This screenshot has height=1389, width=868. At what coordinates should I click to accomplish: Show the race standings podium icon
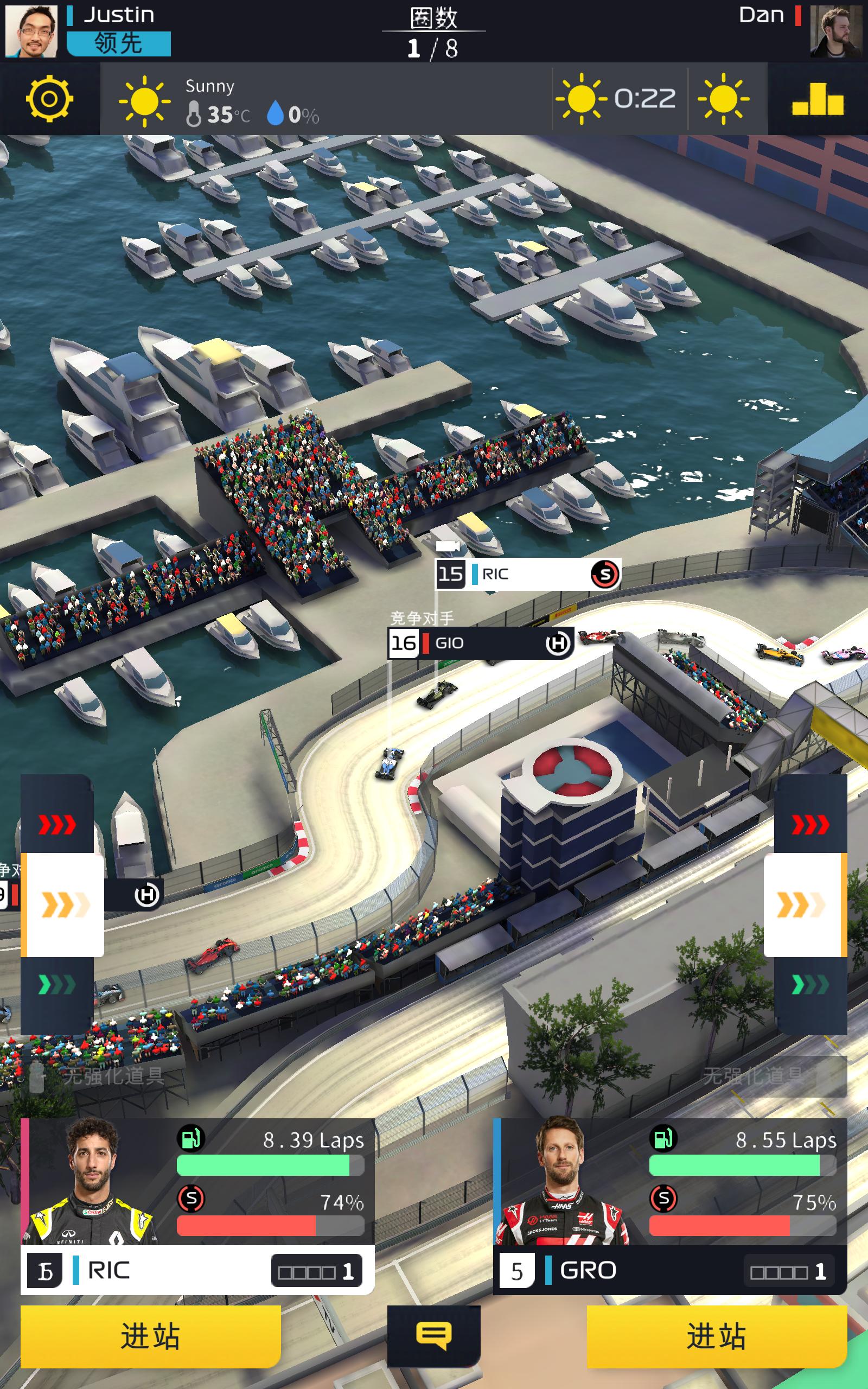click(x=818, y=99)
